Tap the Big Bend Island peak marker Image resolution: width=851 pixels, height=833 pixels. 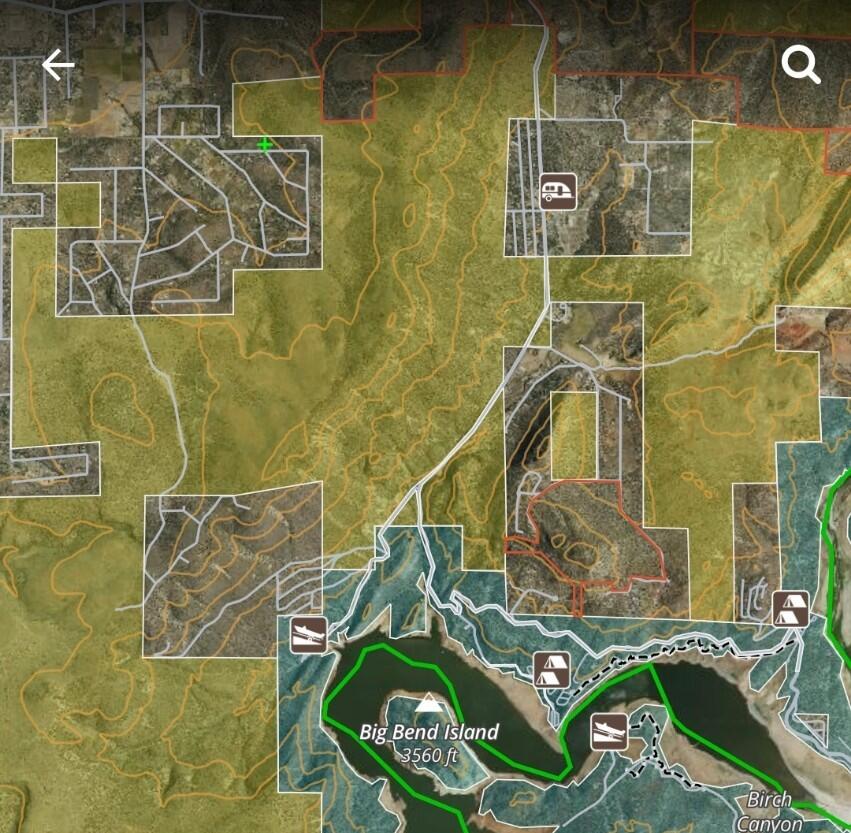click(428, 704)
